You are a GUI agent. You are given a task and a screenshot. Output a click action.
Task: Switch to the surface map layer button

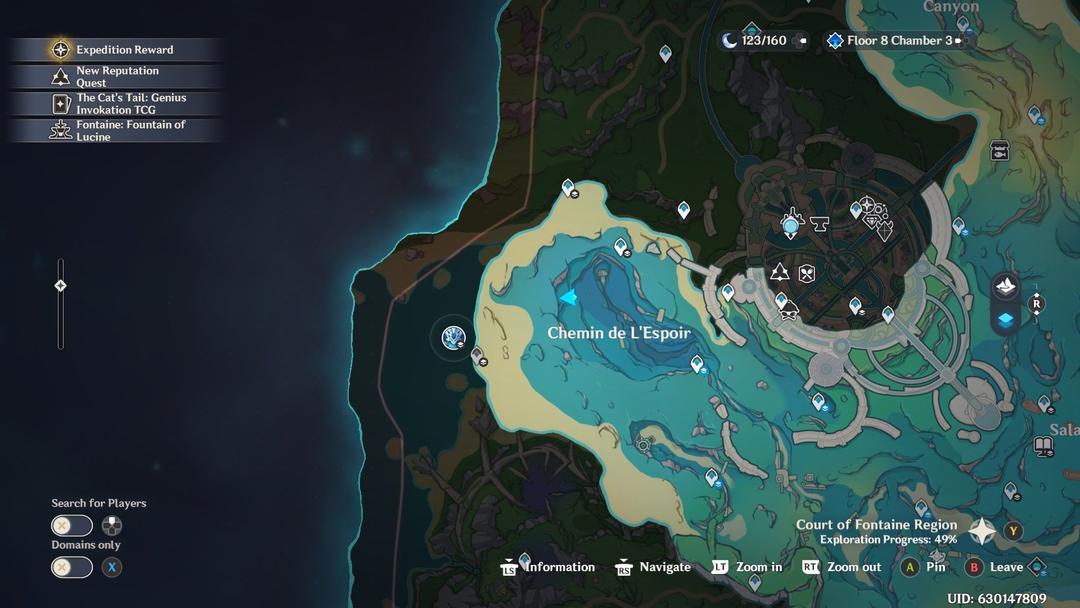(1005, 287)
